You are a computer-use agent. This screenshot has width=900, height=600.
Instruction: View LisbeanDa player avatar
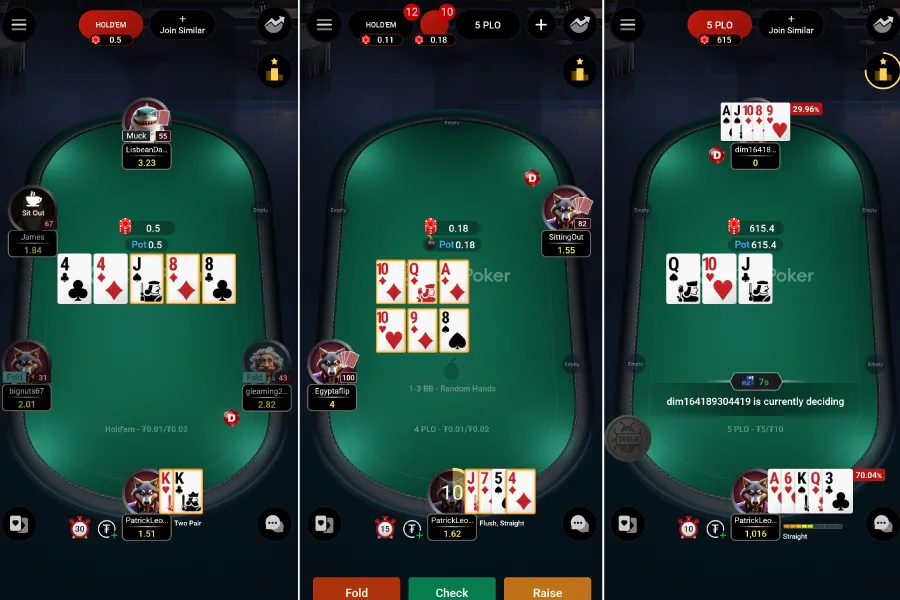(147, 120)
